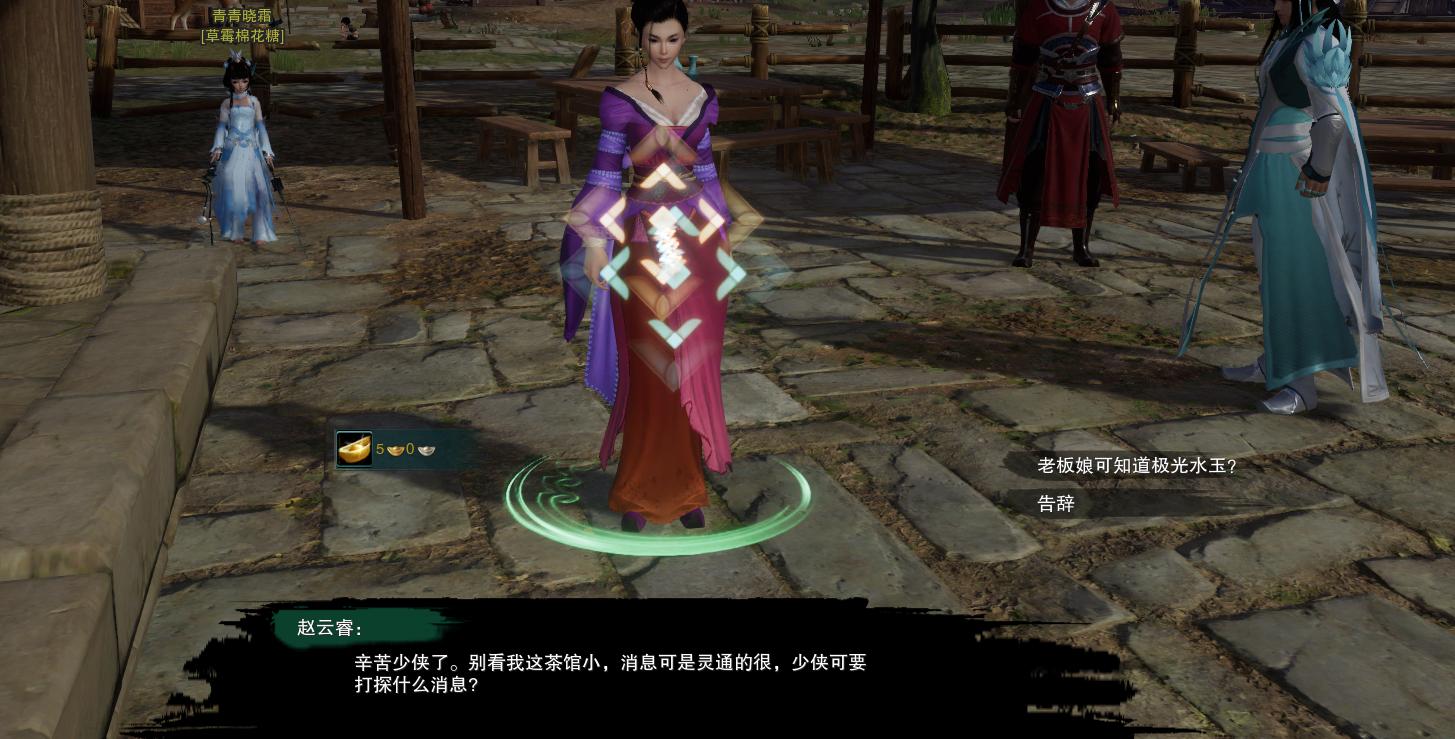1455x739 pixels.
Task: Click the golden bowl currency icon
Action: 354,449
